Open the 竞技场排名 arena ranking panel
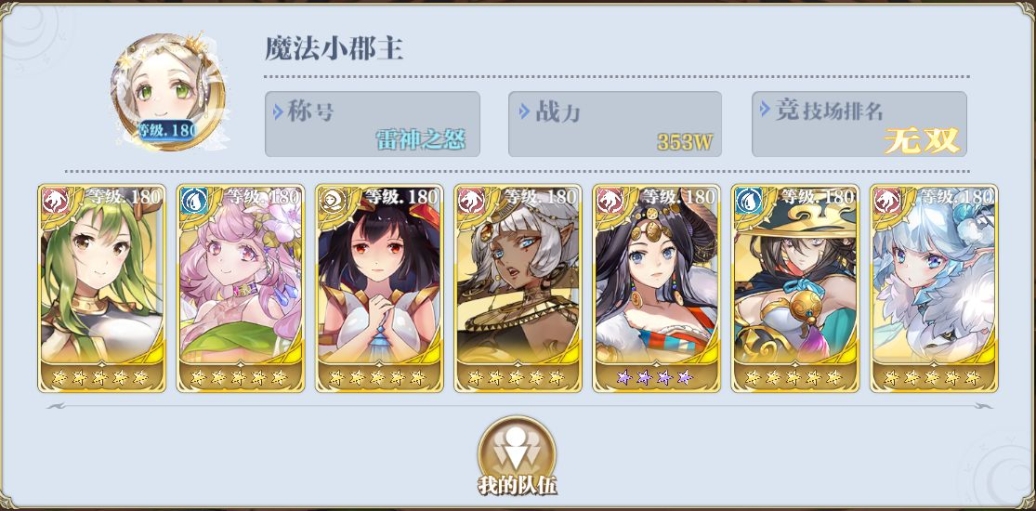Image resolution: width=1036 pixels, height=511 pixels. 859,124
